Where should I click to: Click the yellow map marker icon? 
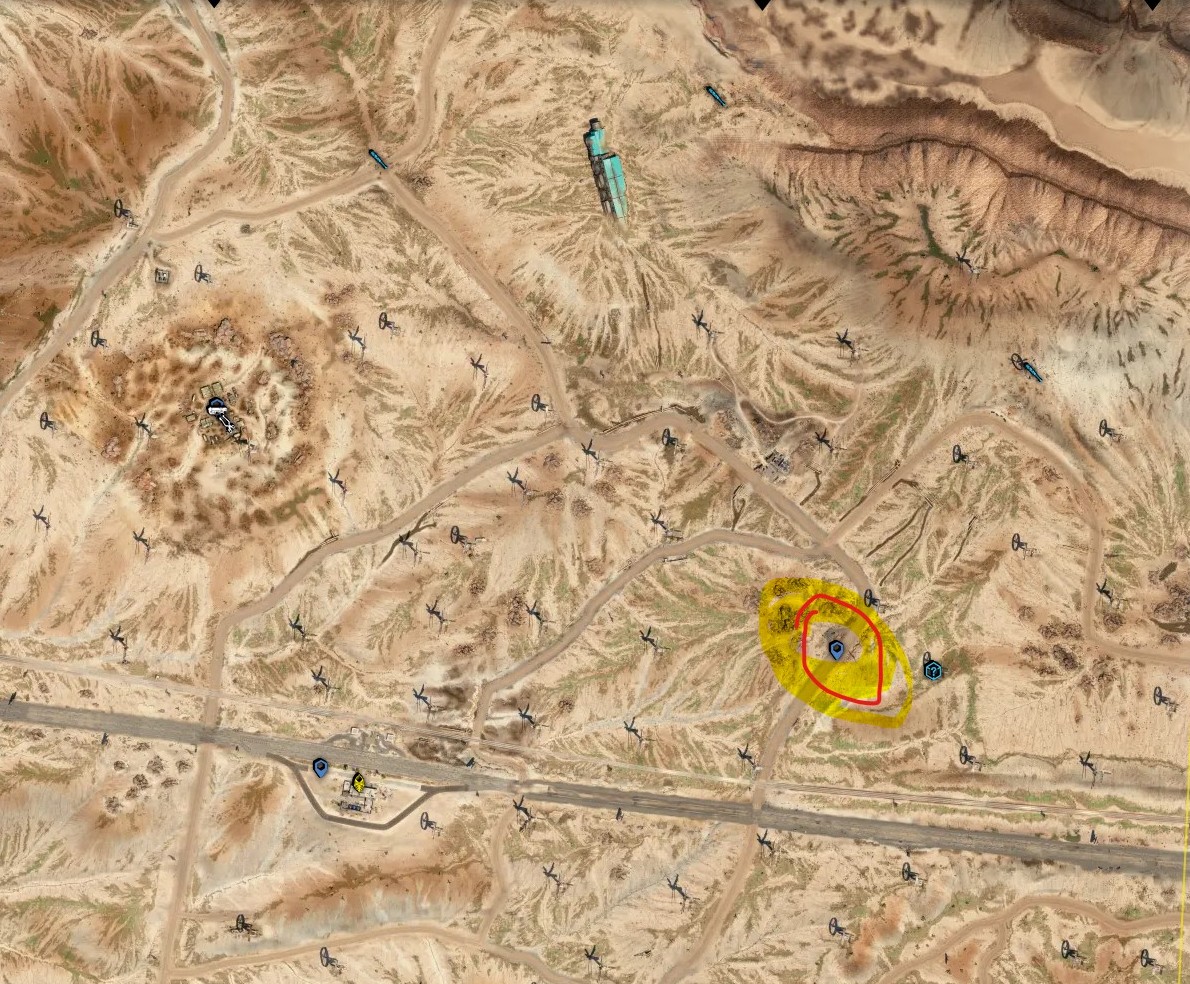point(357,782)
